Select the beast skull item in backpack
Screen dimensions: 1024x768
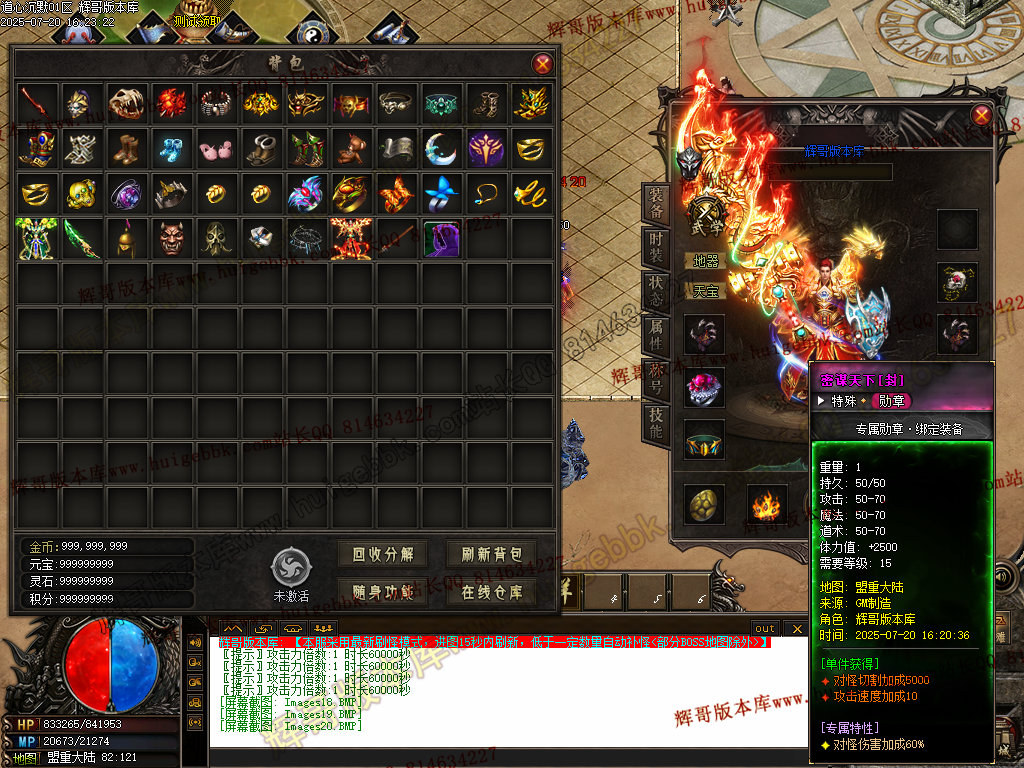pos(127,102)
